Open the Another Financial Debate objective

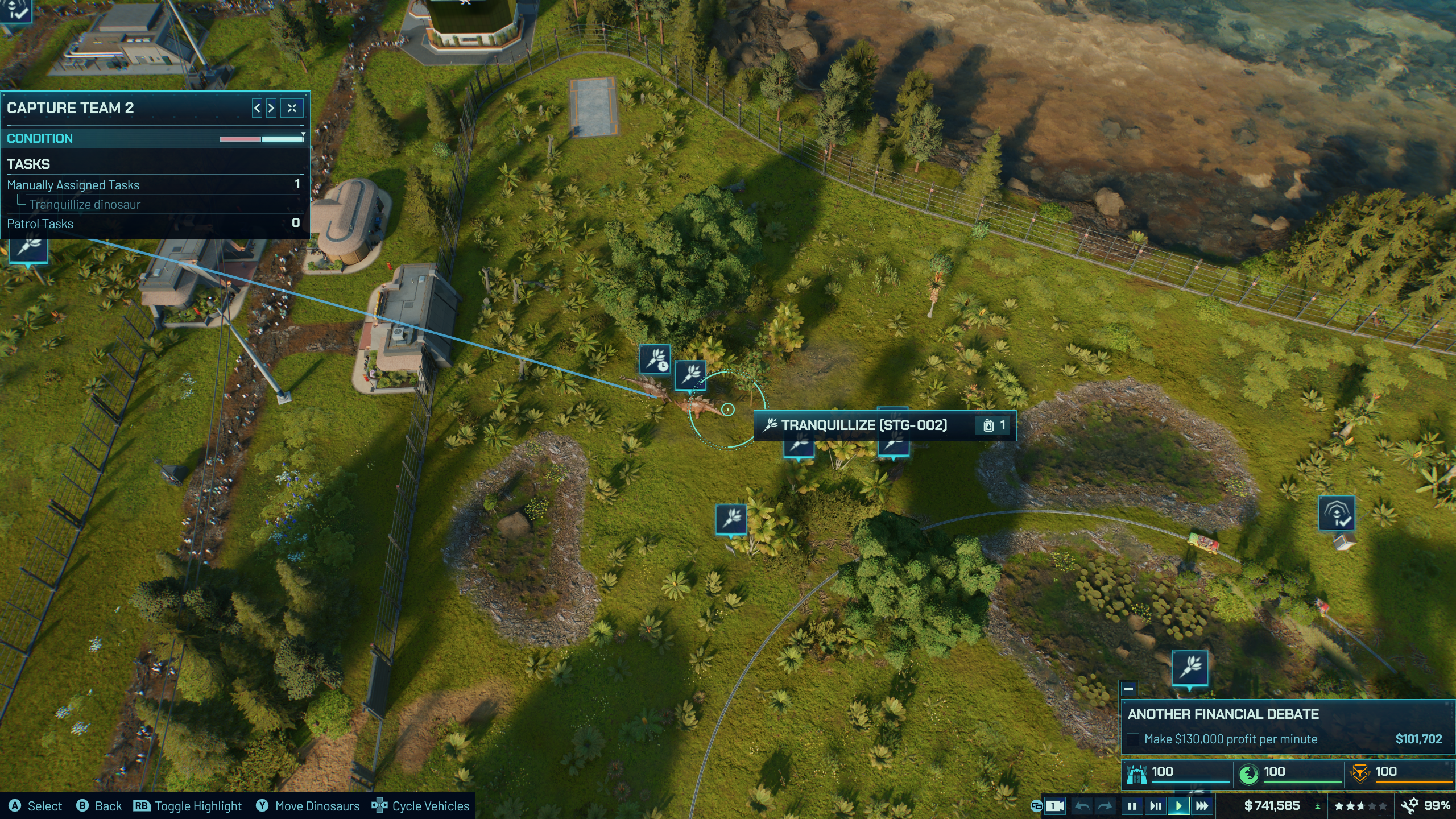pos(1223,714)
